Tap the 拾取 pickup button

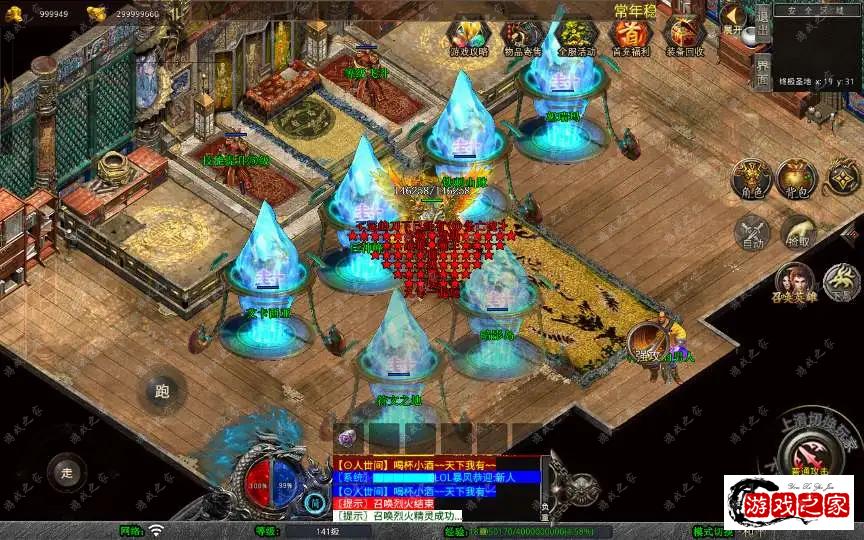[x=797, y=233]
